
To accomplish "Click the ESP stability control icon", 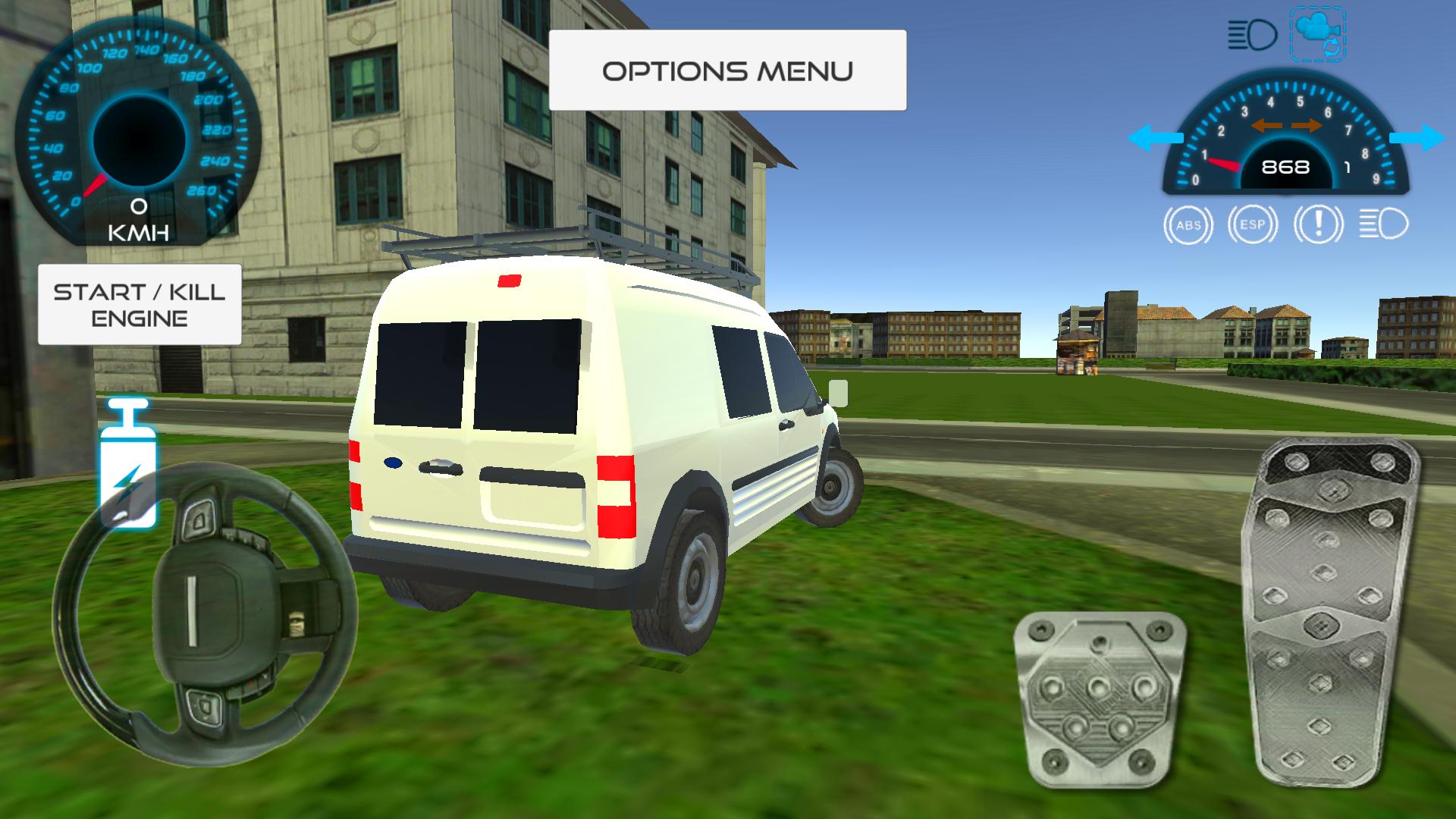I will 1253,224.
